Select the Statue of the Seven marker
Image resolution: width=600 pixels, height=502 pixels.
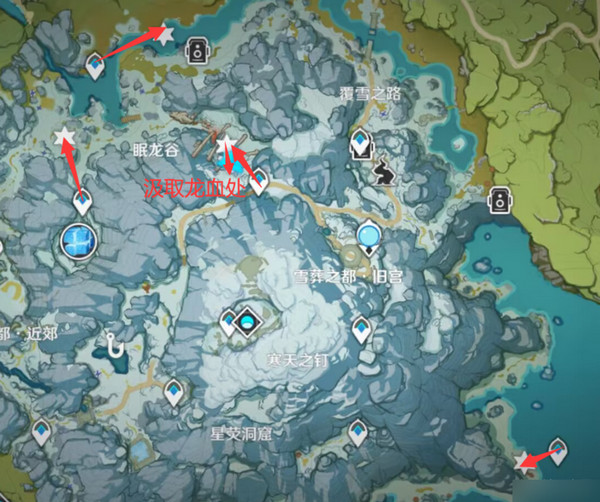pos(78,241)
